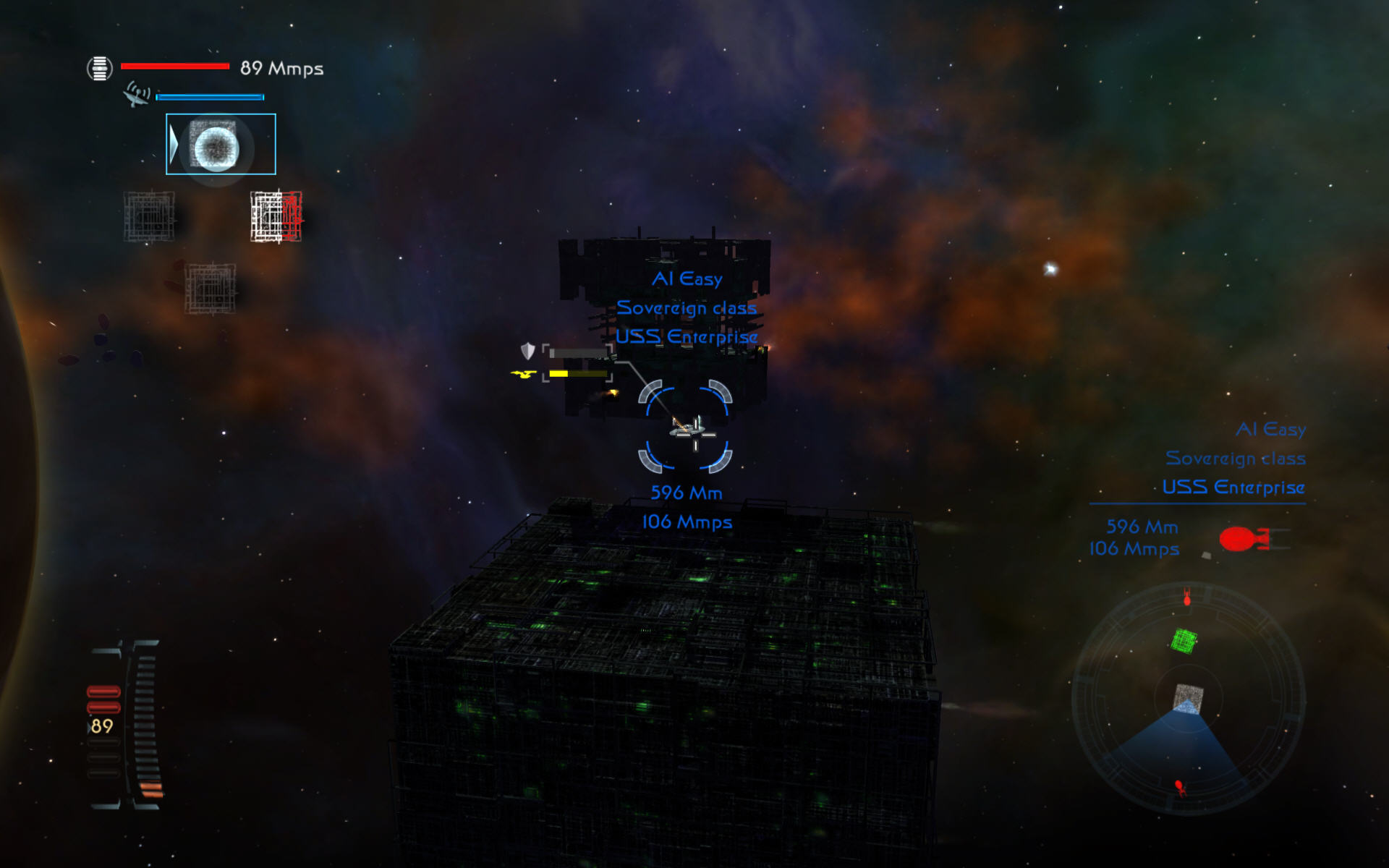The width and height of the screenshot is (1389, 868).
Task: Select the green cube marker on radar
Action: click(1184, 640)
